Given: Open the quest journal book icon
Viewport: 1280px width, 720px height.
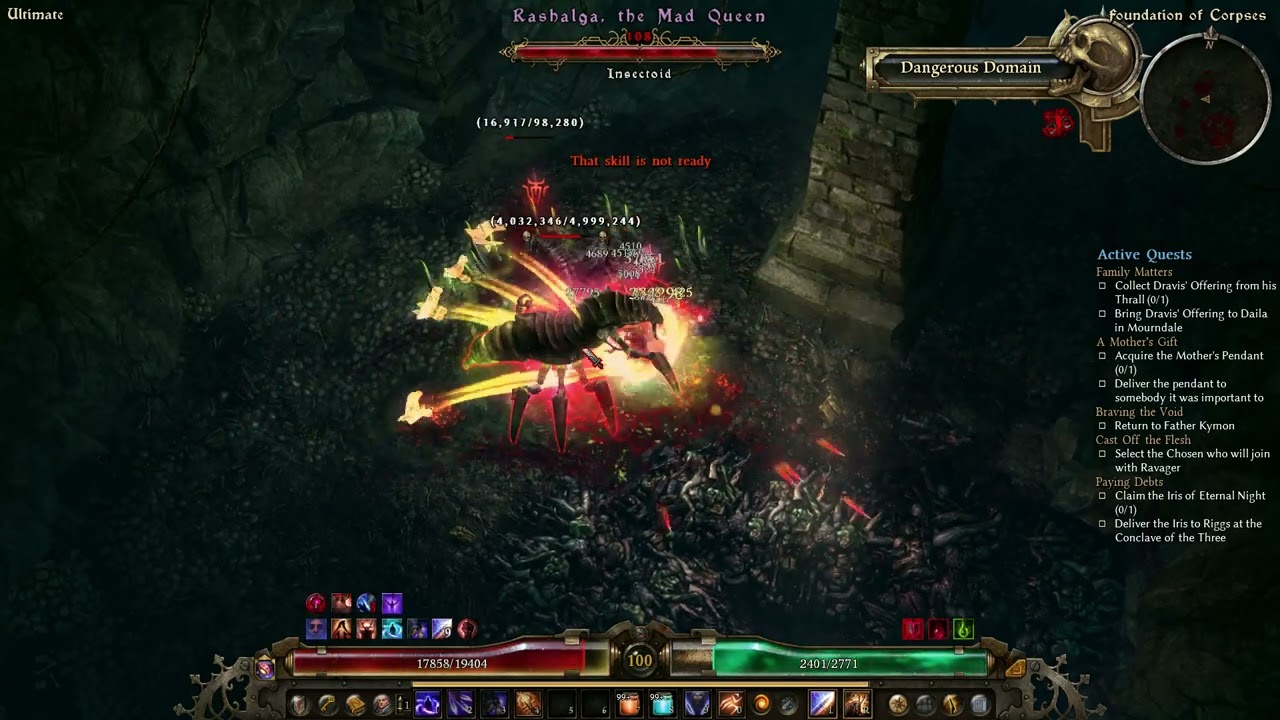Looking at the screenshot, I should coord(355,704).
